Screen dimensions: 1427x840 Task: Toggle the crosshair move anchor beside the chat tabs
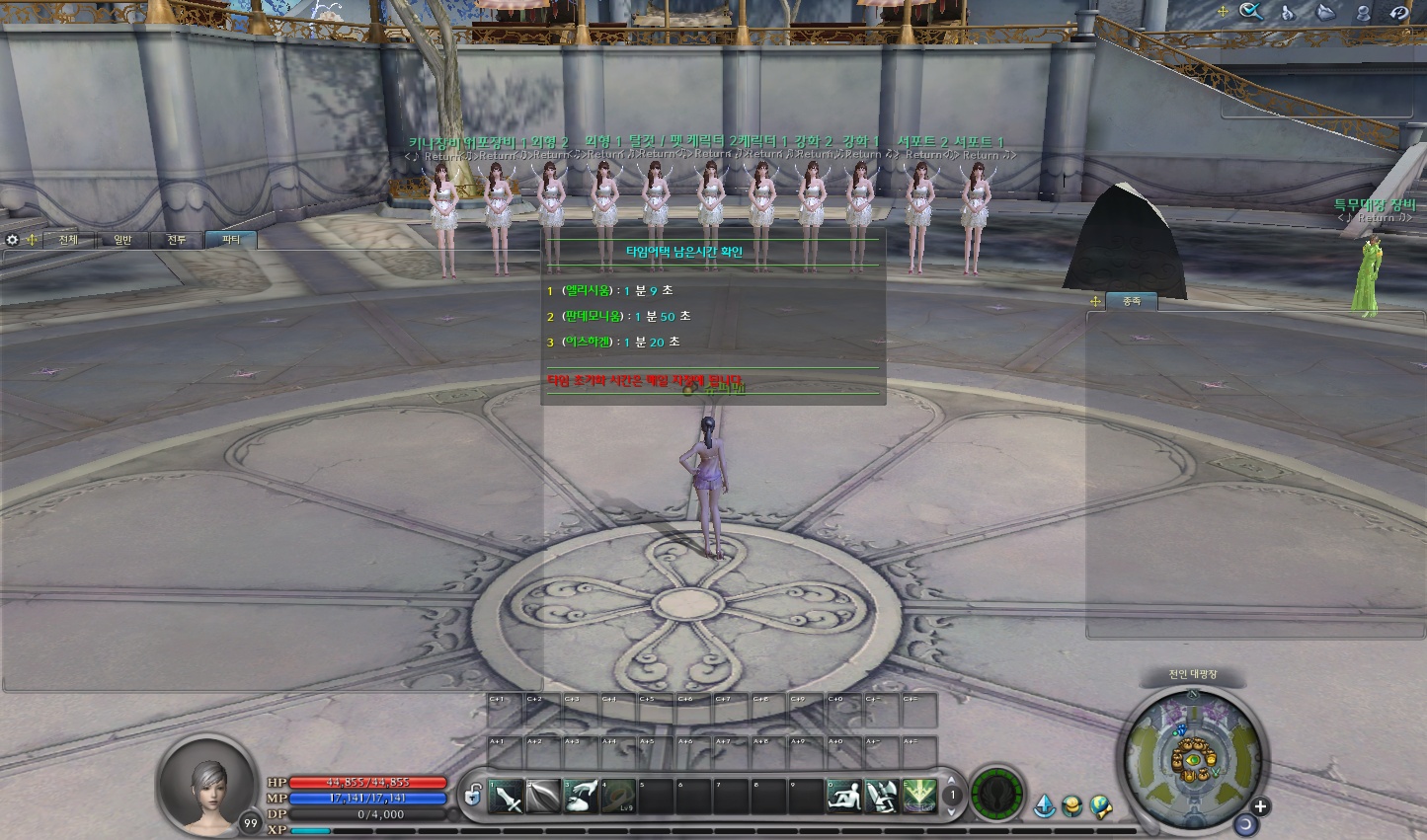coord(32,239)
